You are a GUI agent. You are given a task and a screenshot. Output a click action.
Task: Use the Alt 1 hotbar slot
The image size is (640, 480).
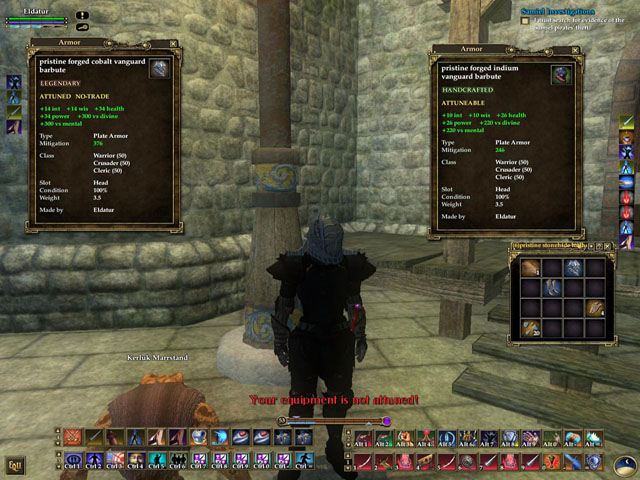(x=362, y=438)
